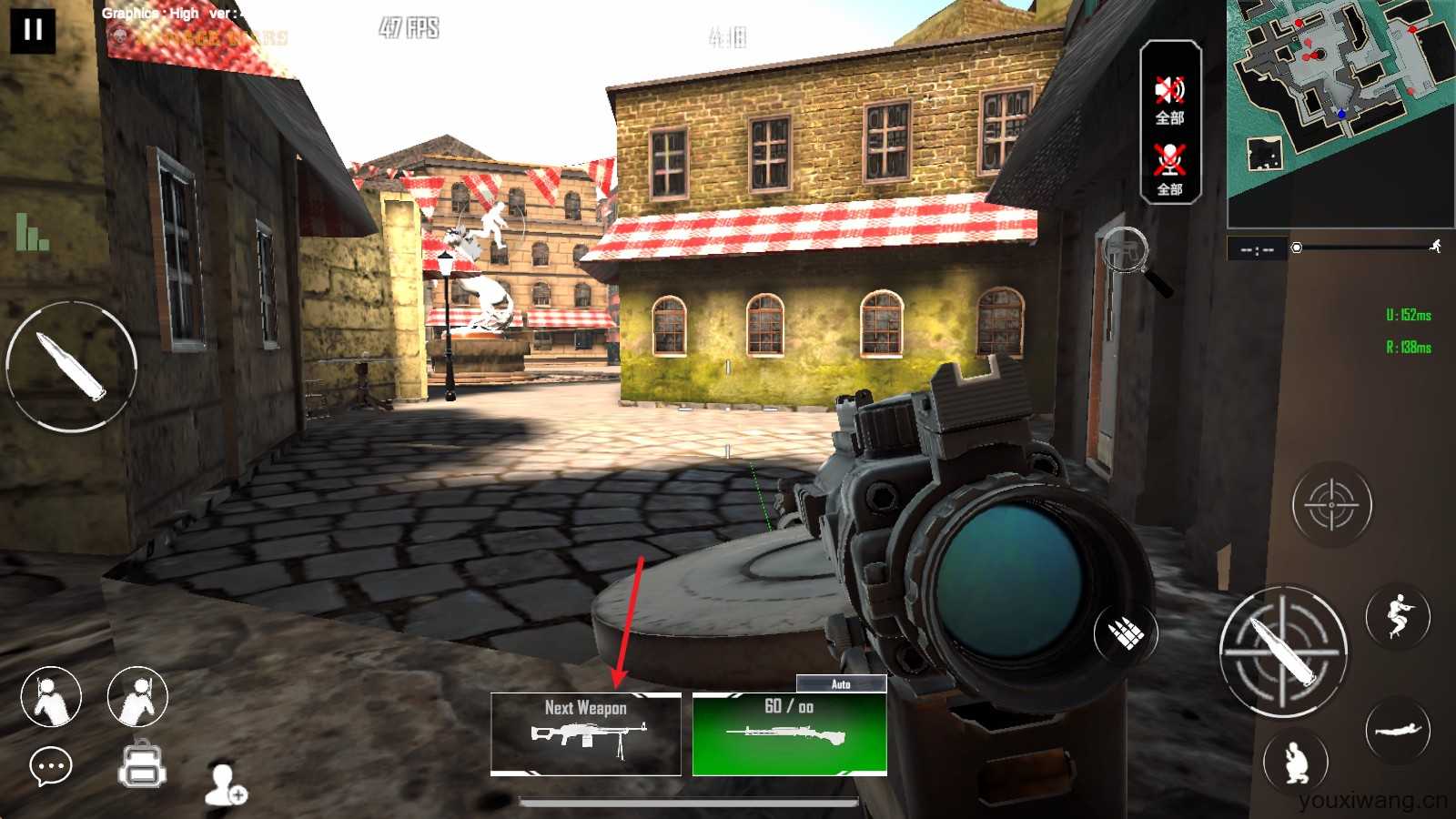Viewport: 1456px width, 819px height.
Task: Crouch using the kneeling soldier icon
Action: (1296, 762)
